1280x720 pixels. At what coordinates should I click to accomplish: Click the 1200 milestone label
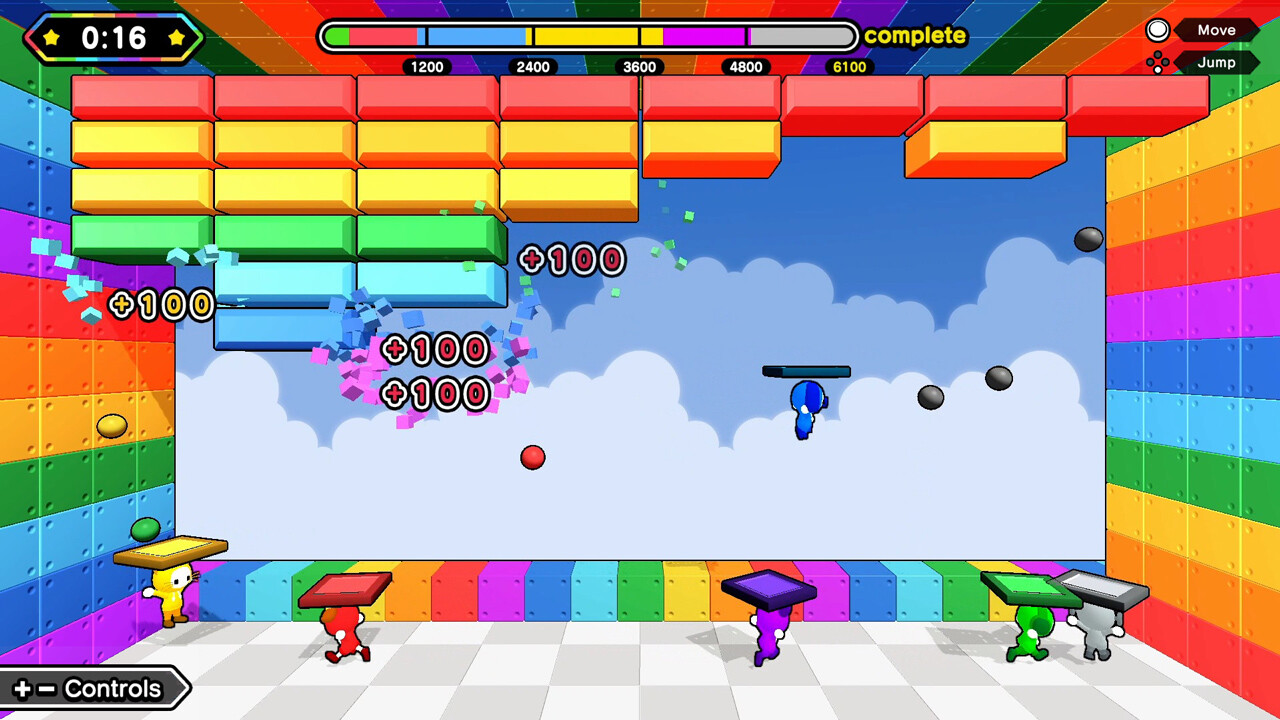[x=428, y=67]
